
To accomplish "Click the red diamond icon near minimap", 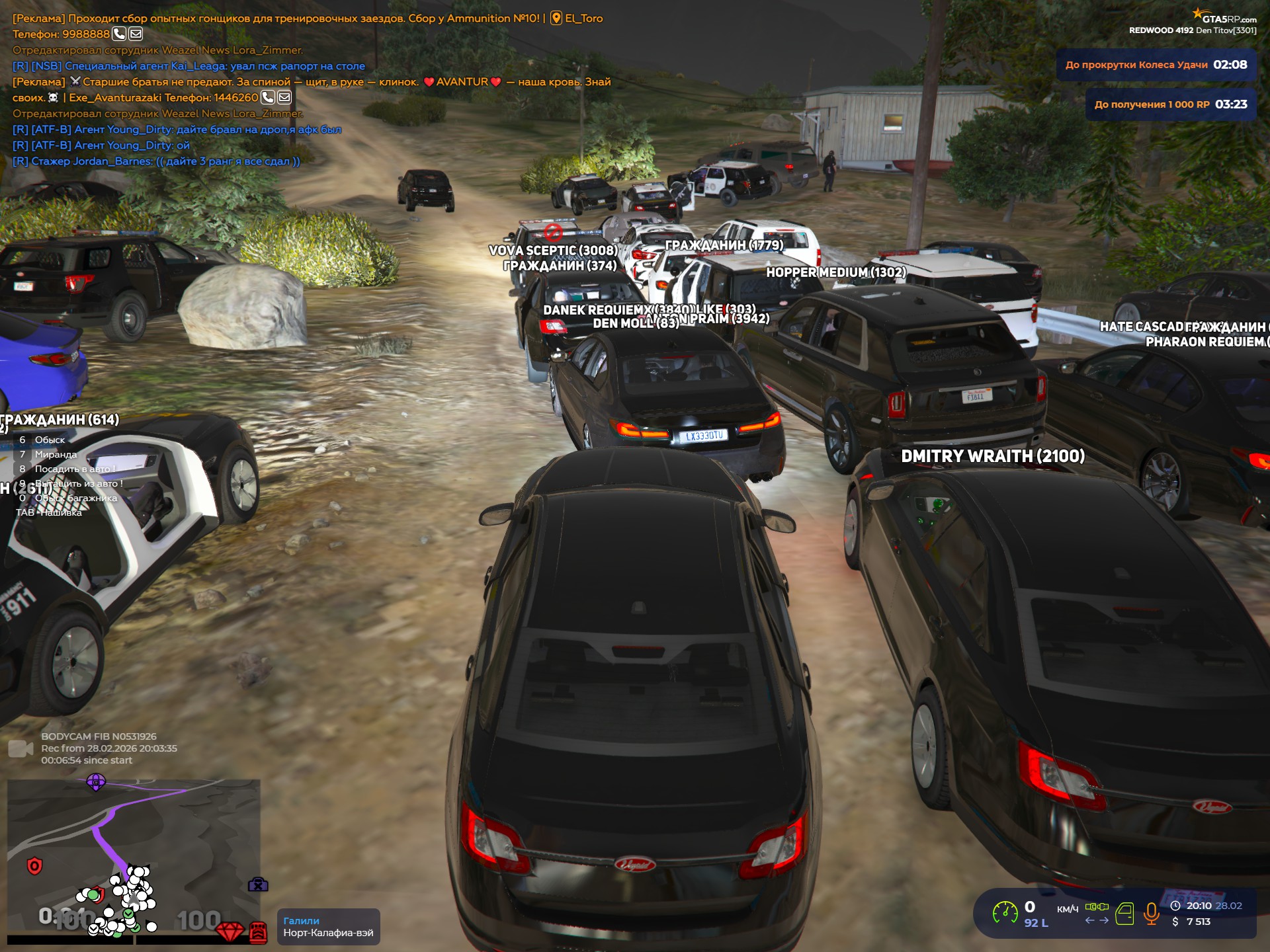I will pyautogui.click(x=230, y=932).
